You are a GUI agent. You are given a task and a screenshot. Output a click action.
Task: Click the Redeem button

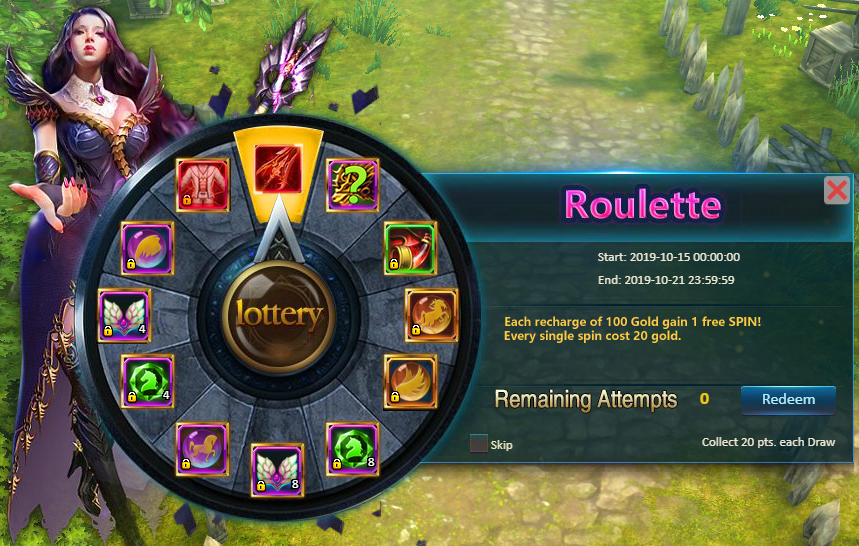tap(788, 399)
